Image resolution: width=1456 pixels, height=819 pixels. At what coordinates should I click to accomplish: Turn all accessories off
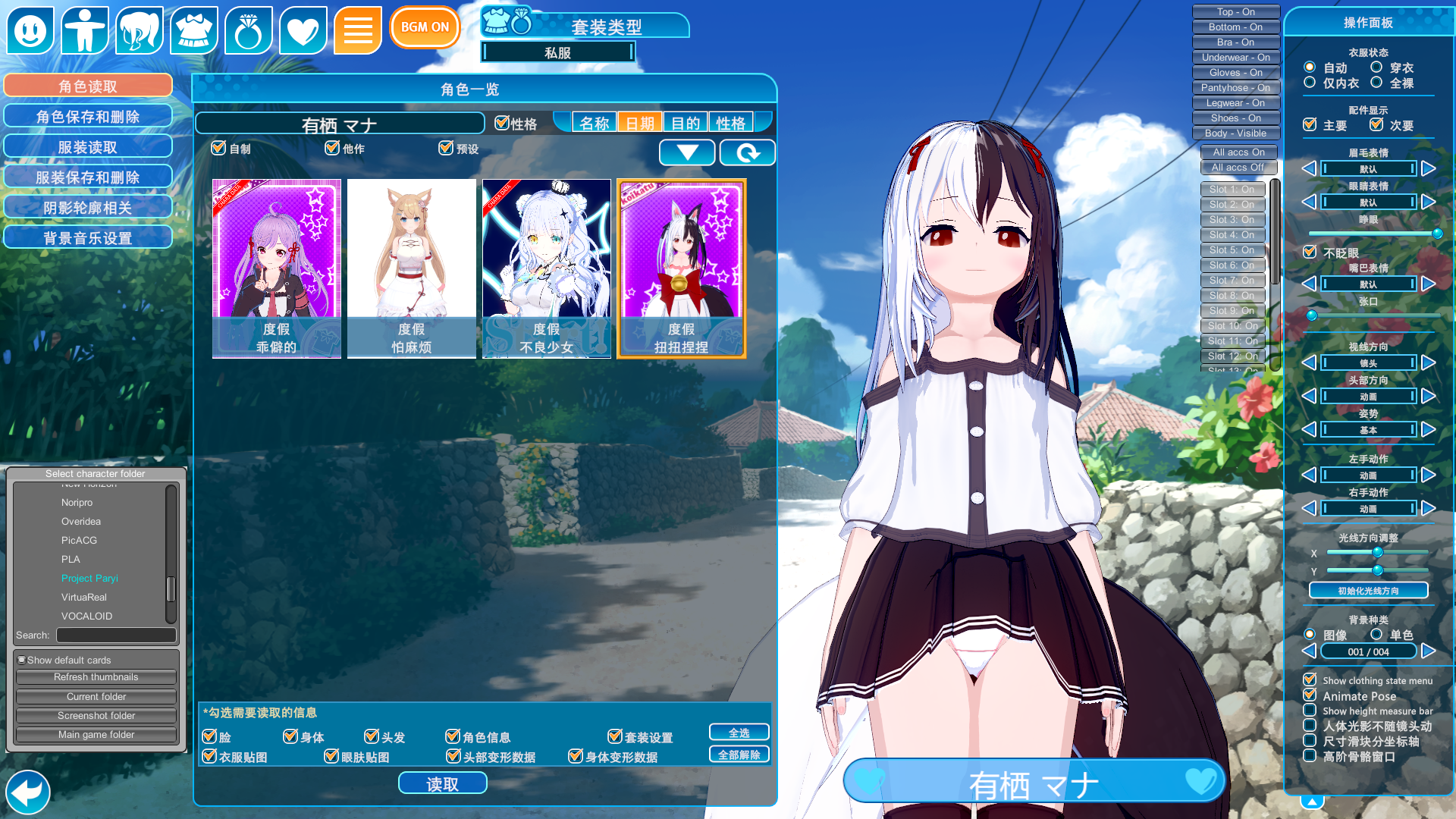(x=1238, y=168)
